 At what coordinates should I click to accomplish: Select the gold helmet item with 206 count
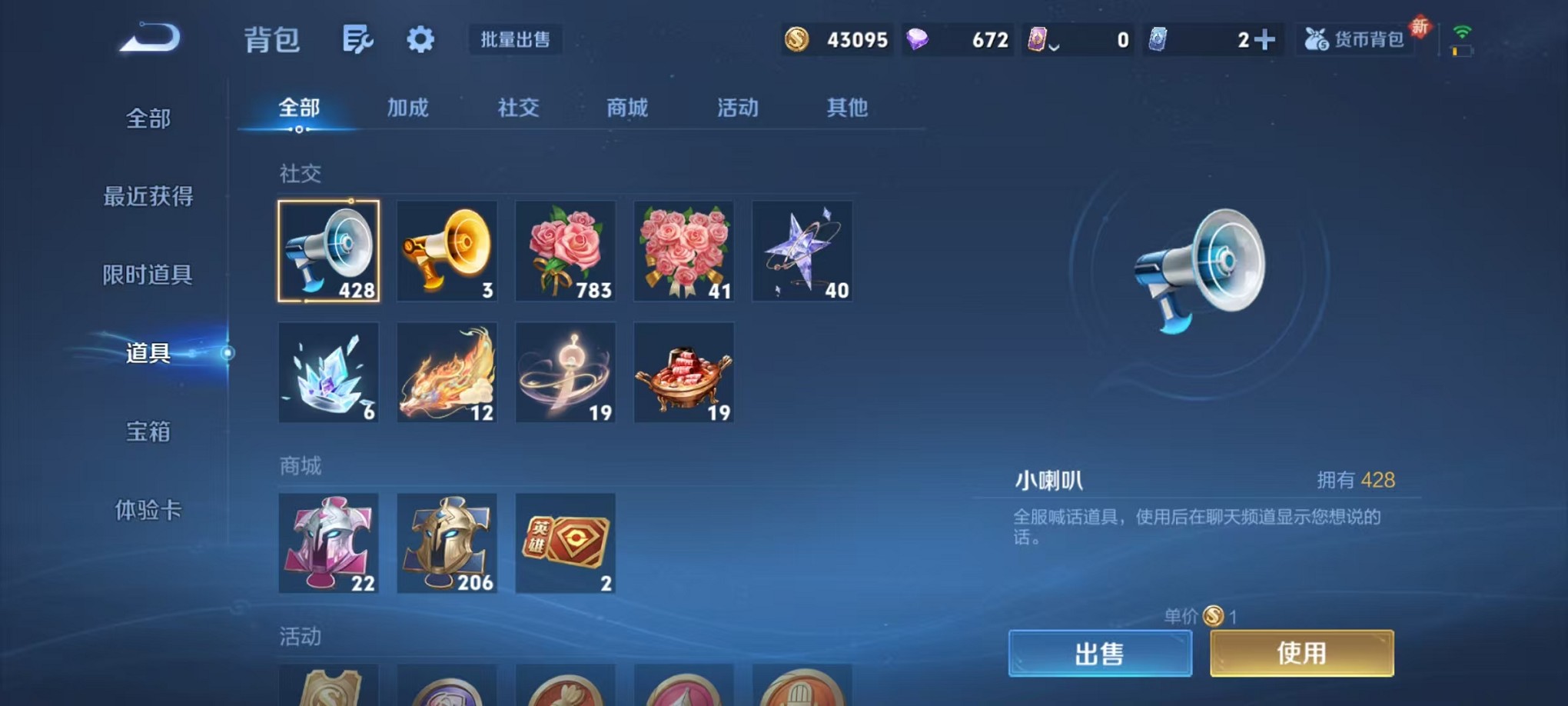[447, 544]
